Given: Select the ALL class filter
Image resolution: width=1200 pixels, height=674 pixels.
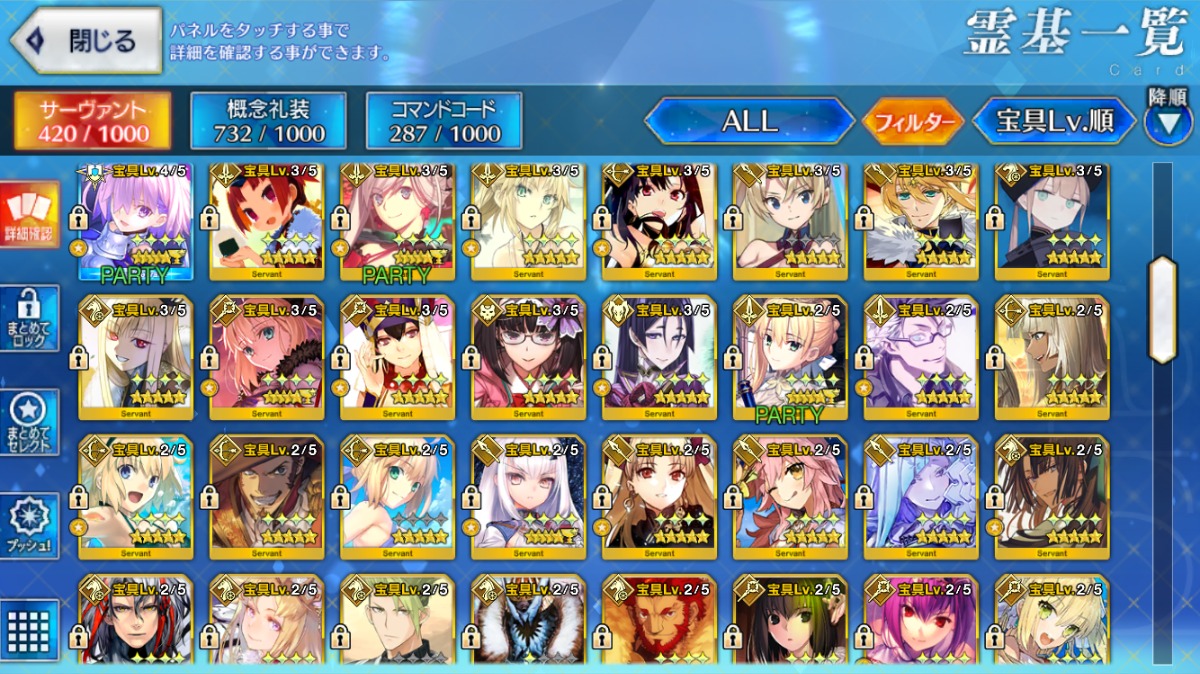Looking at the screenshot, I should click(749, 122).
